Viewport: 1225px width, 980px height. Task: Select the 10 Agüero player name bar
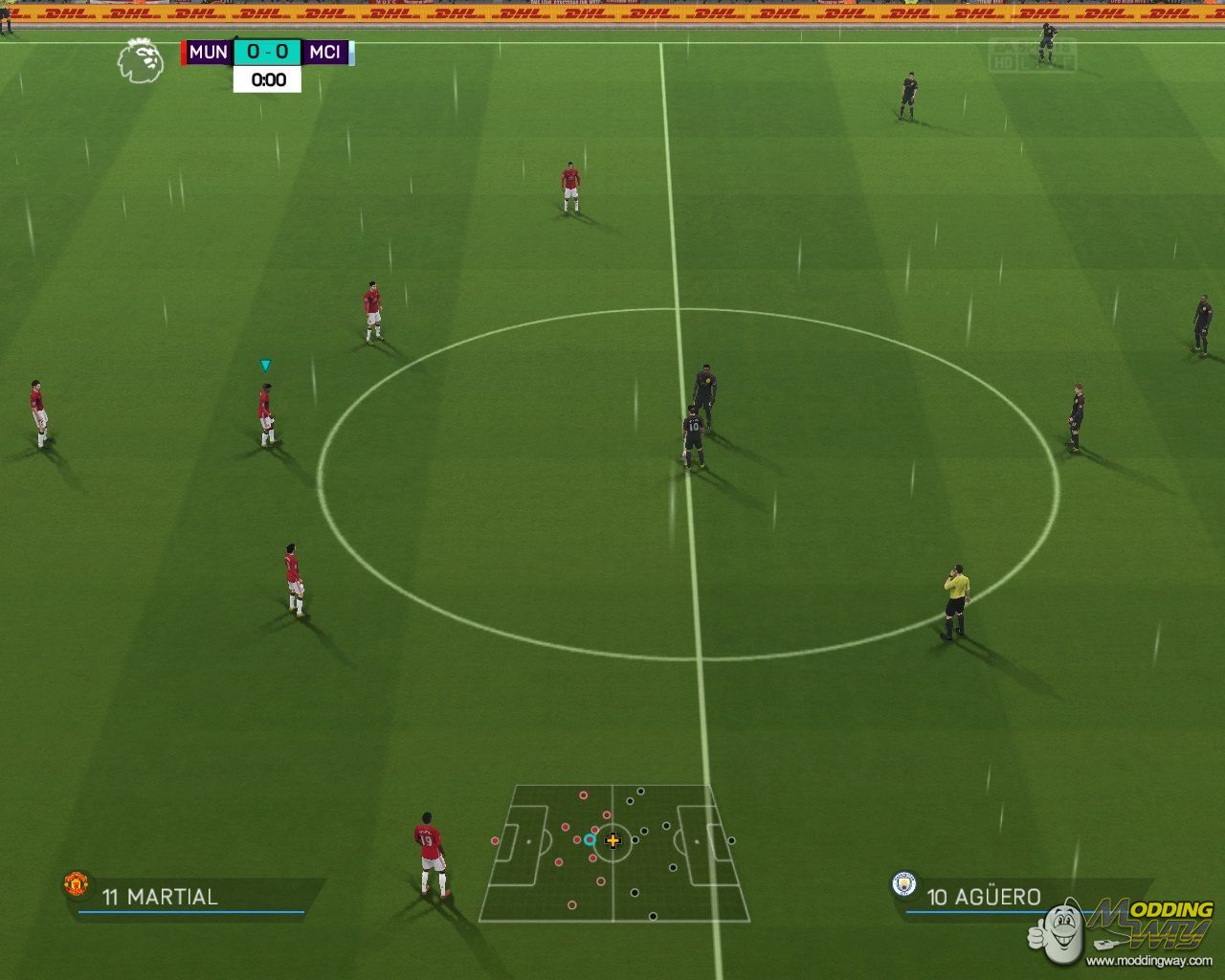coord(984,897)
